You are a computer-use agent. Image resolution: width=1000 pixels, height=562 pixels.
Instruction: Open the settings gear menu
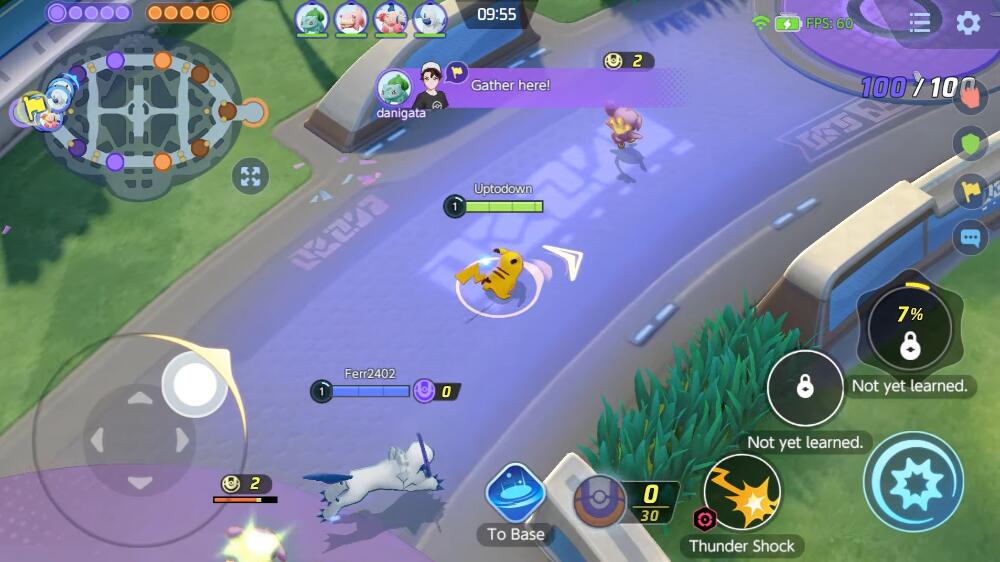click(968, 23)
